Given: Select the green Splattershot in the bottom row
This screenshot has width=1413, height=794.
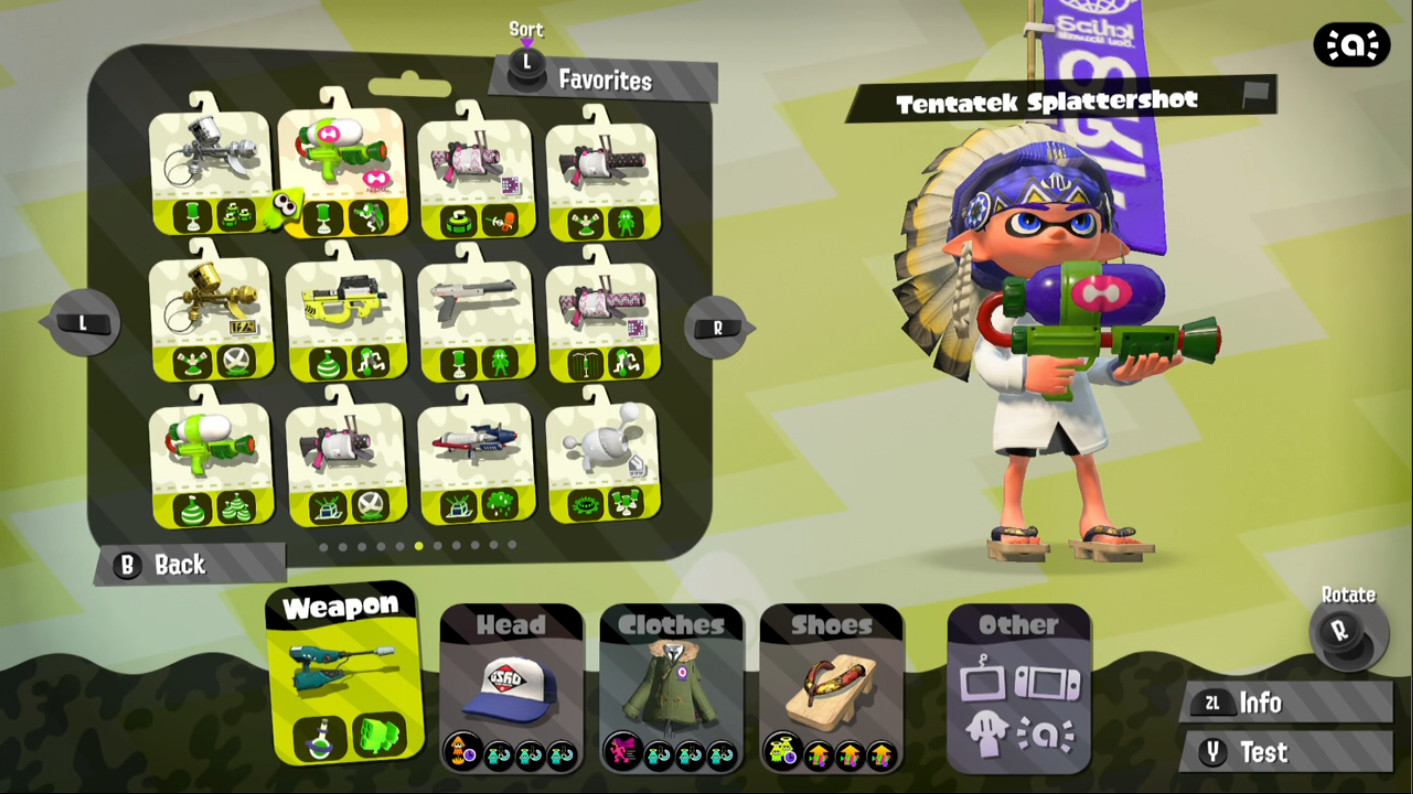Looking at the screenshot, I should pyautogui.click(x=211, y=443).
